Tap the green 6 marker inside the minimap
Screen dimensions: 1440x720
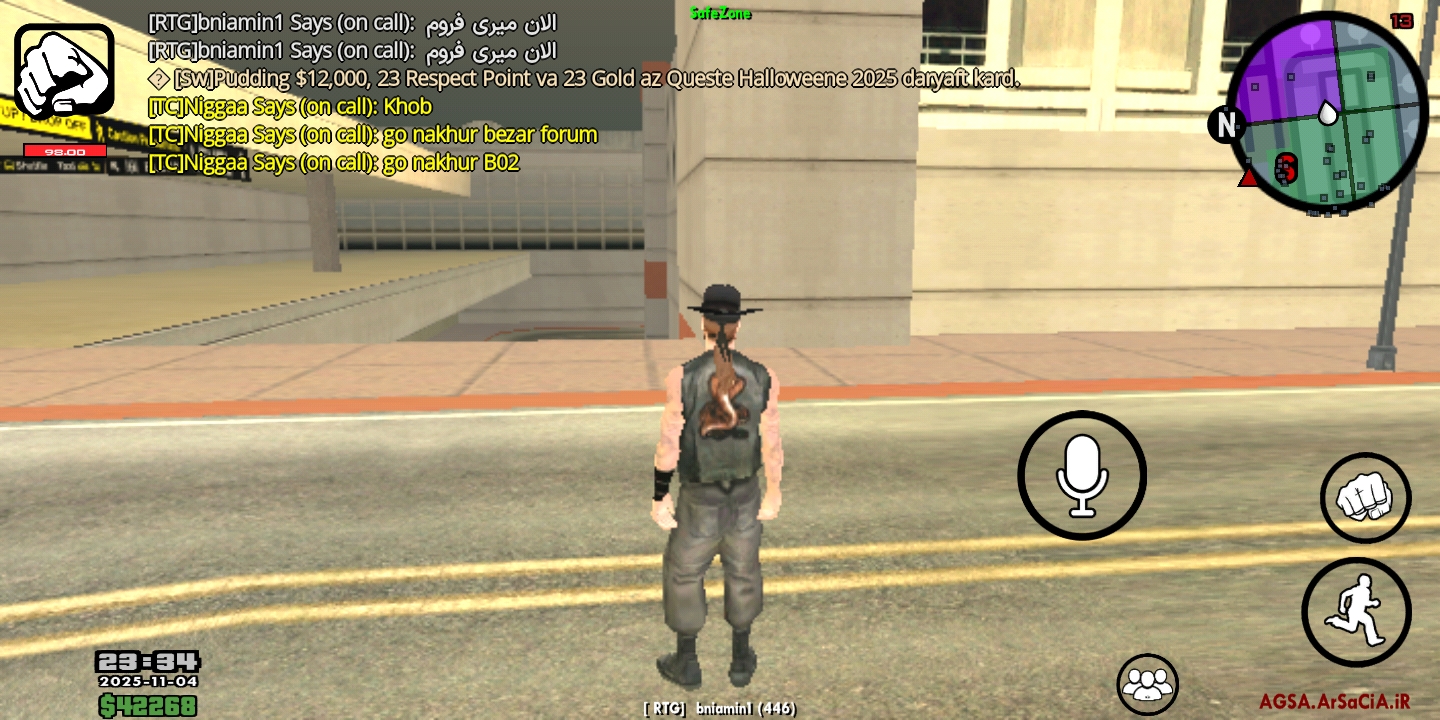click(1288, 170)
